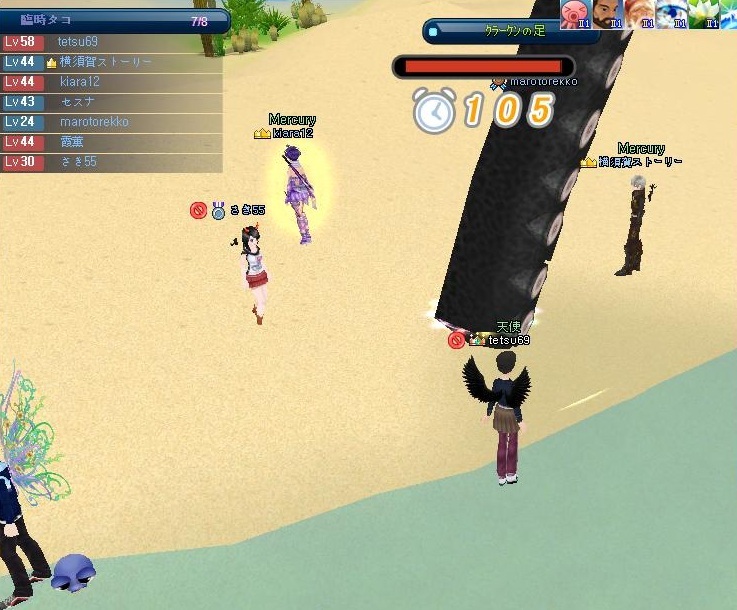Select tetsu69 in the party list
Image resolution: width=737 pixels, height=610 pixels.
[x=110, y=42]
